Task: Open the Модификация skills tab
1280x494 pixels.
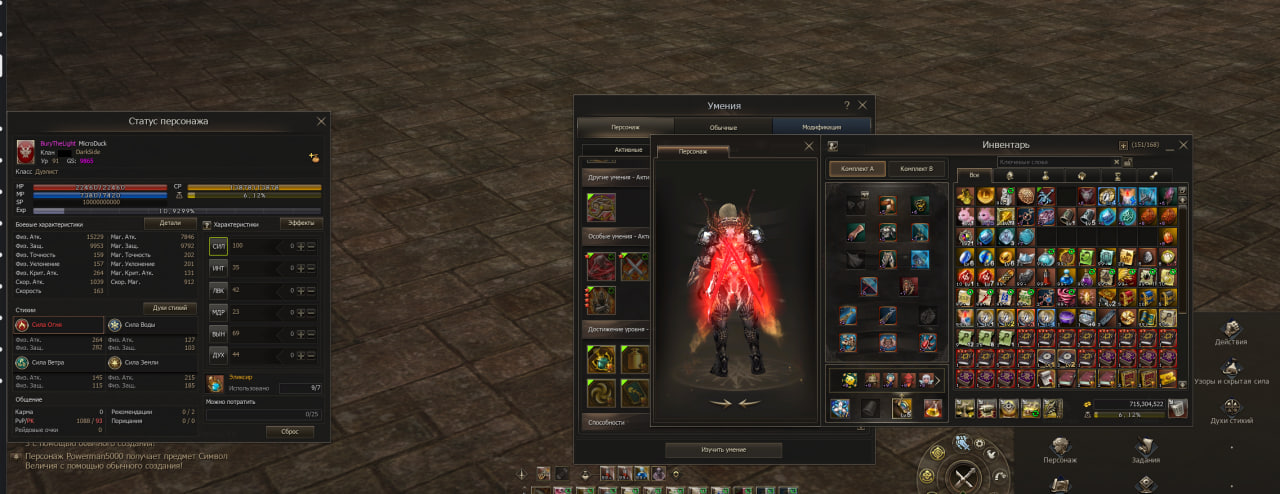Action: pyautogui.click(x=821, y=128)
